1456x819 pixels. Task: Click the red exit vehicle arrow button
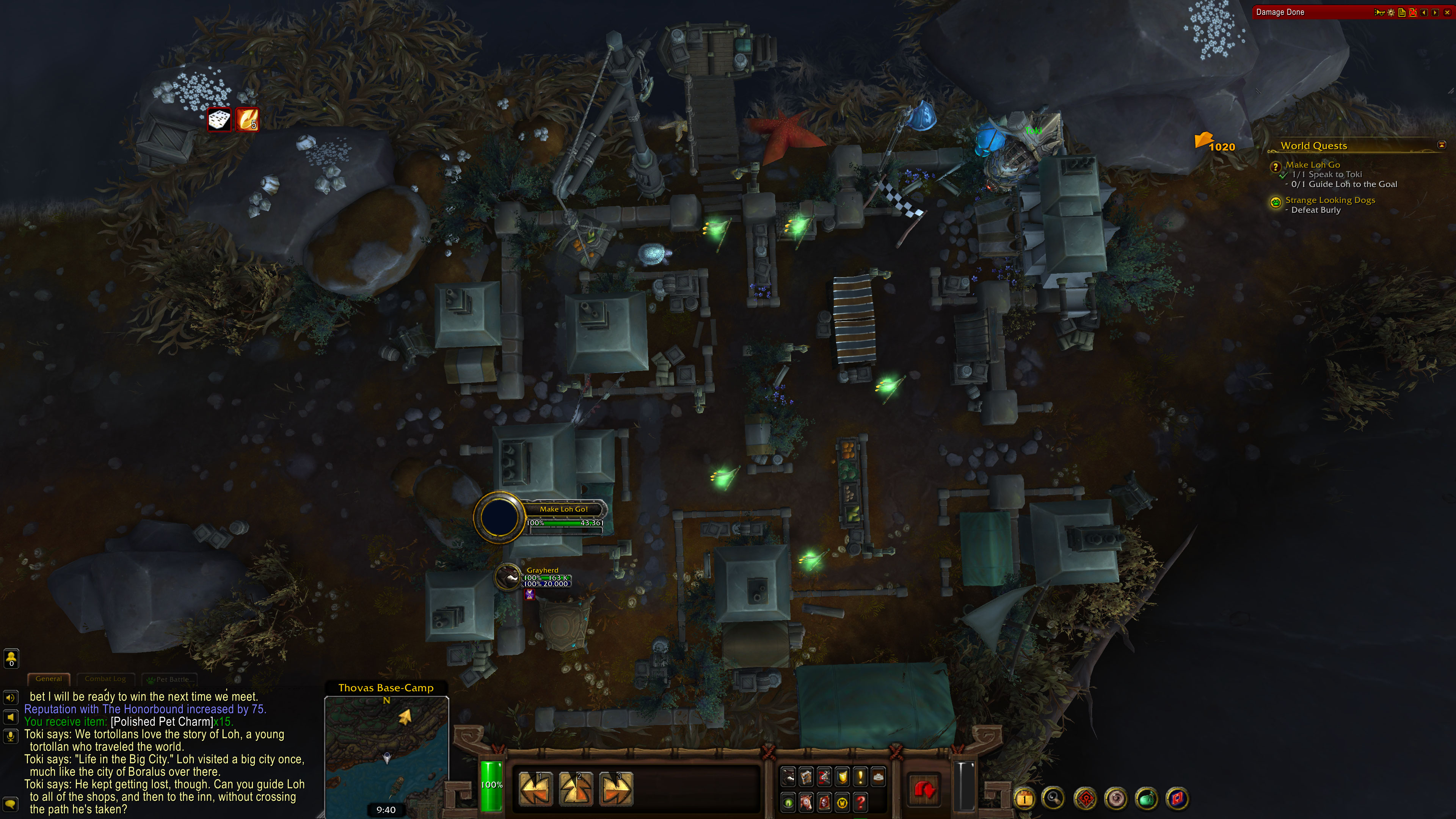924,789
